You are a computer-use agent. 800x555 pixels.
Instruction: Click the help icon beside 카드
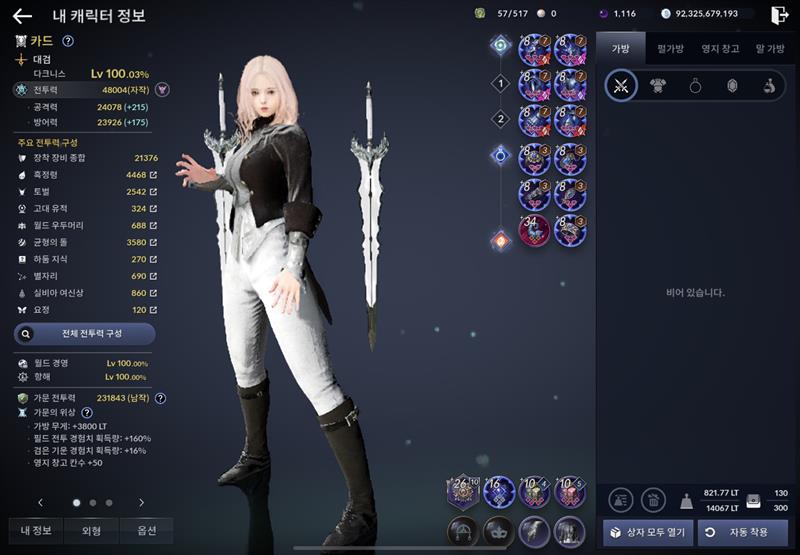(x=68, y=41)
